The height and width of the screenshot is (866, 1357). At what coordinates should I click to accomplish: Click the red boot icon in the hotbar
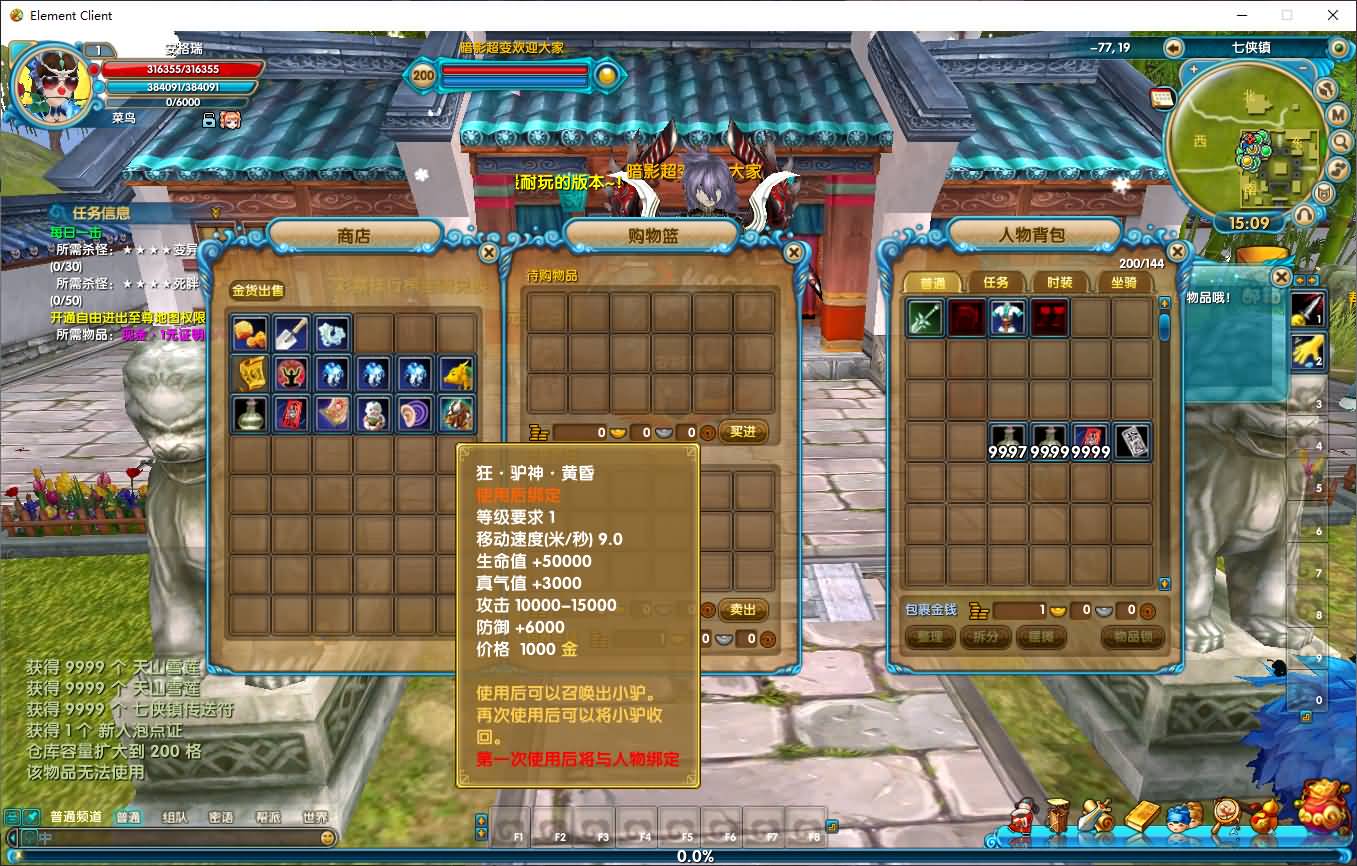pos(1020,816)
